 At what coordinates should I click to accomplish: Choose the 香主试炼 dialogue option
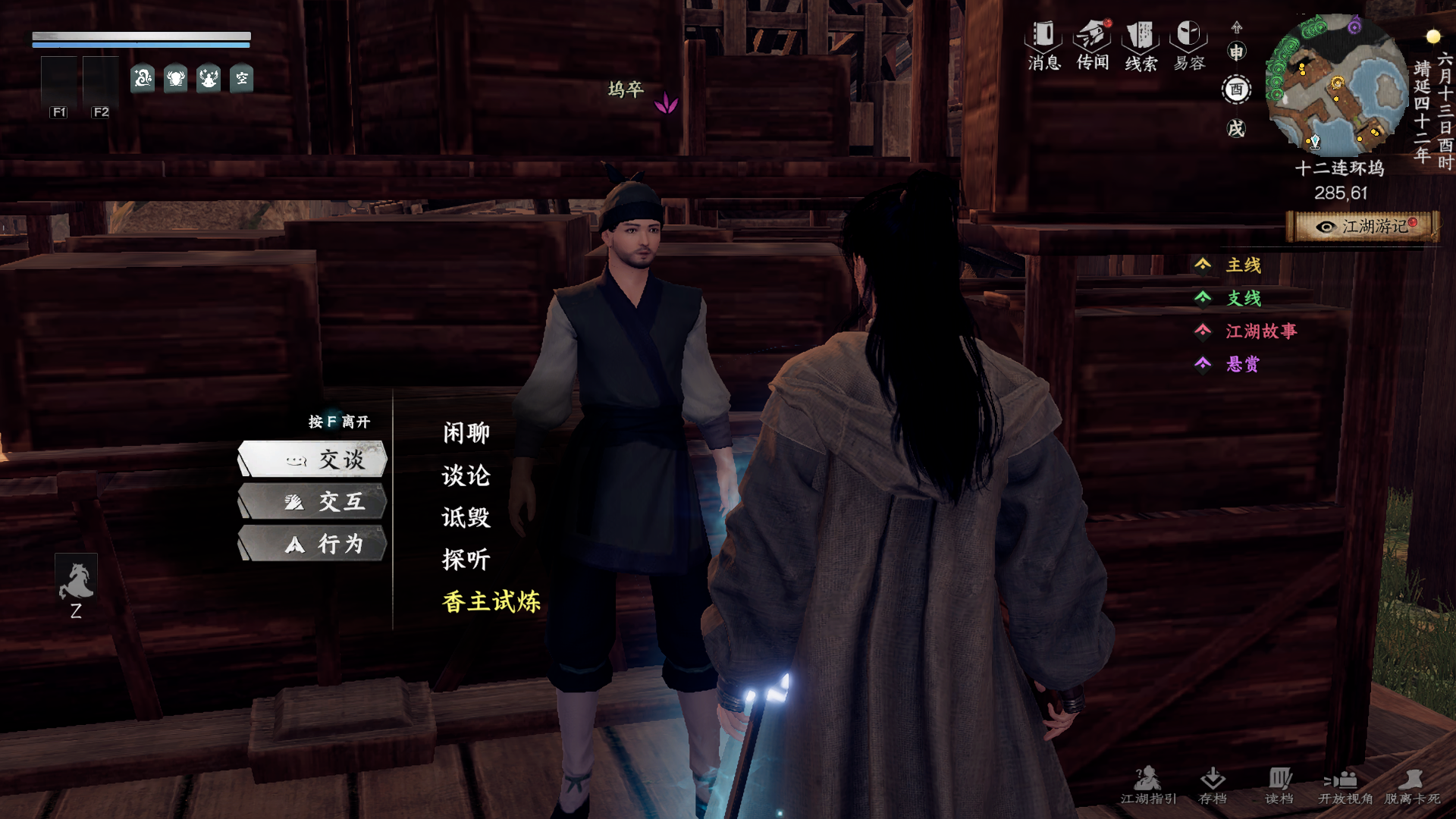(491, 601)
